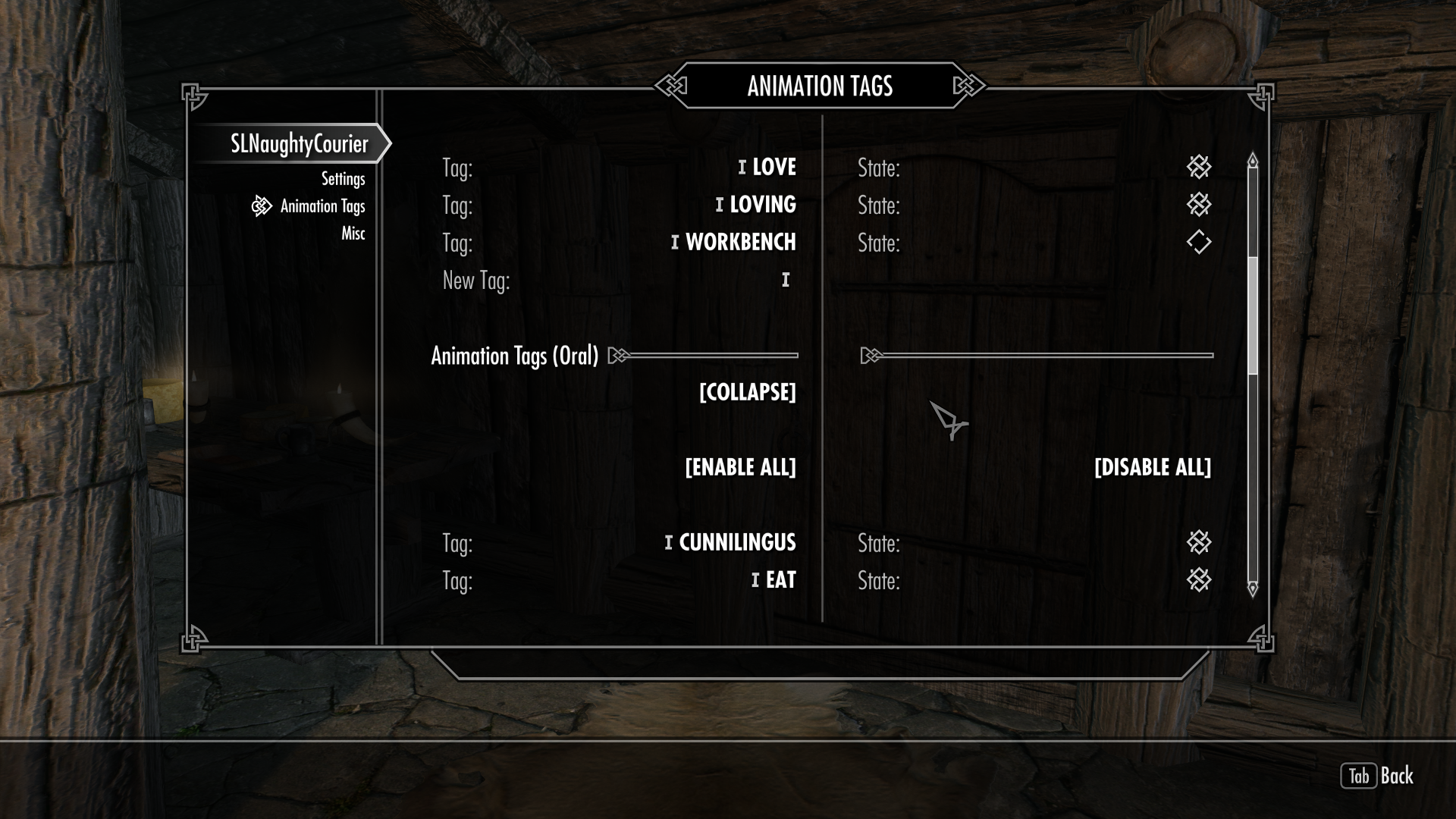Image resolution: width=1456 pixels, height=819 pixels.
Task: Click the scrollbar's down arrow
Action: pyautogui.click(x=1253, y=588)
